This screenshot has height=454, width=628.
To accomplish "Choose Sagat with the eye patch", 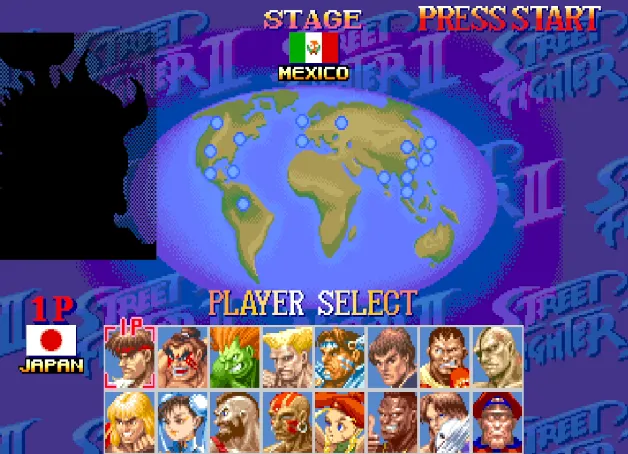I will click(496, 357).
